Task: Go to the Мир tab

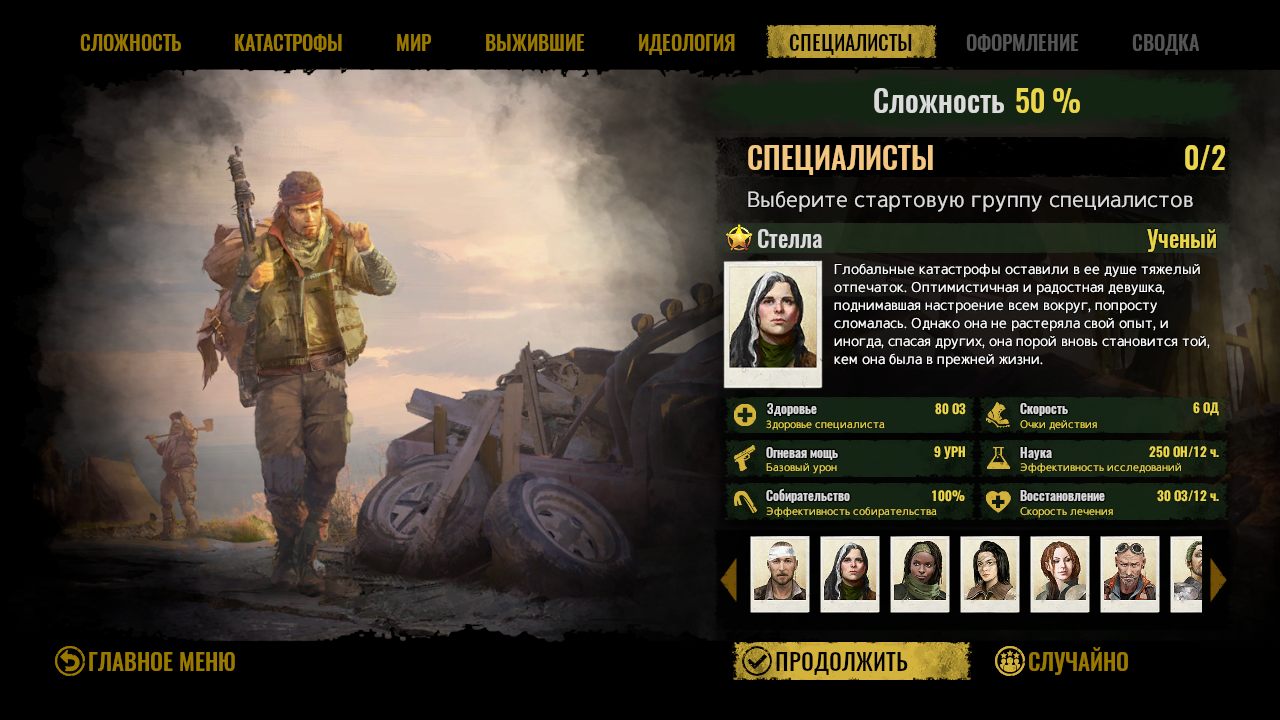Action: click(413, 43)
